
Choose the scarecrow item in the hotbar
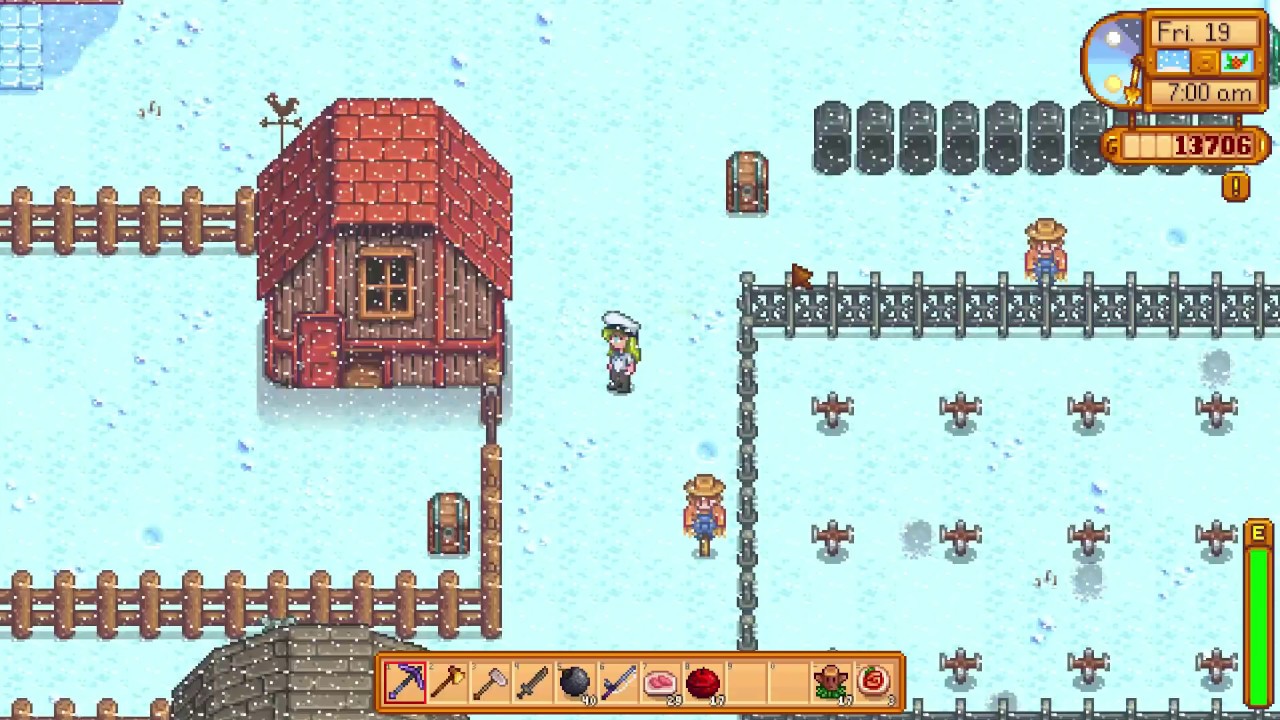[x=831, y=682]
